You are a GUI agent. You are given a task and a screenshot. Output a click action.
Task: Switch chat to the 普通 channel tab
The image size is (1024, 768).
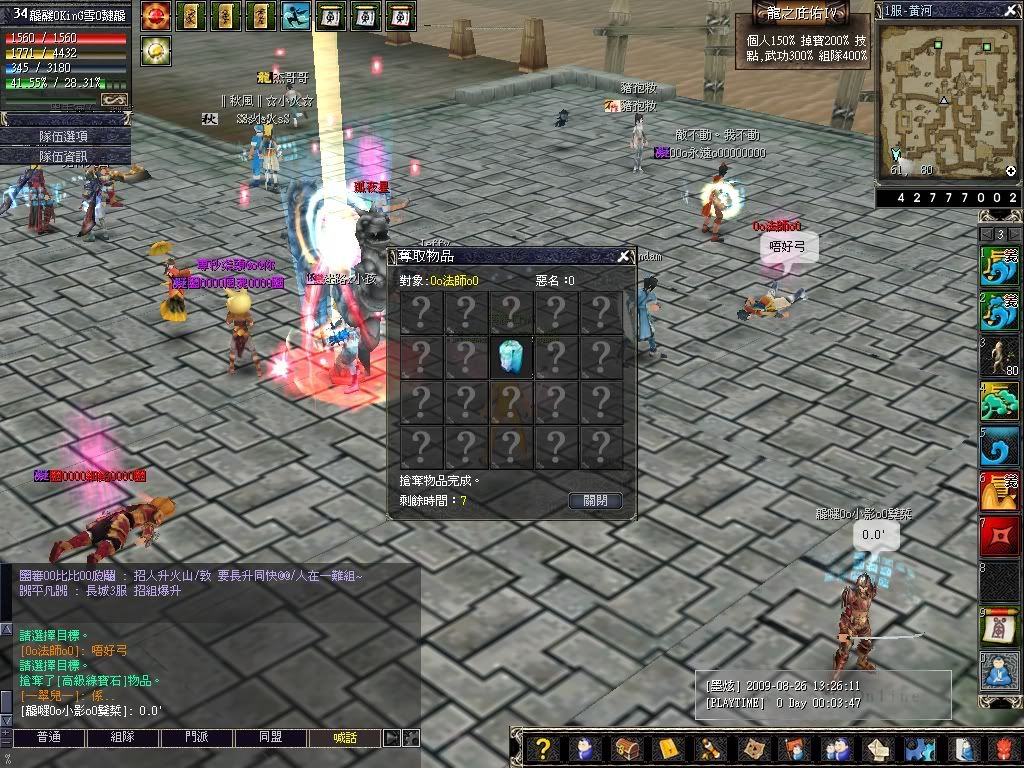tap(48, 738)
